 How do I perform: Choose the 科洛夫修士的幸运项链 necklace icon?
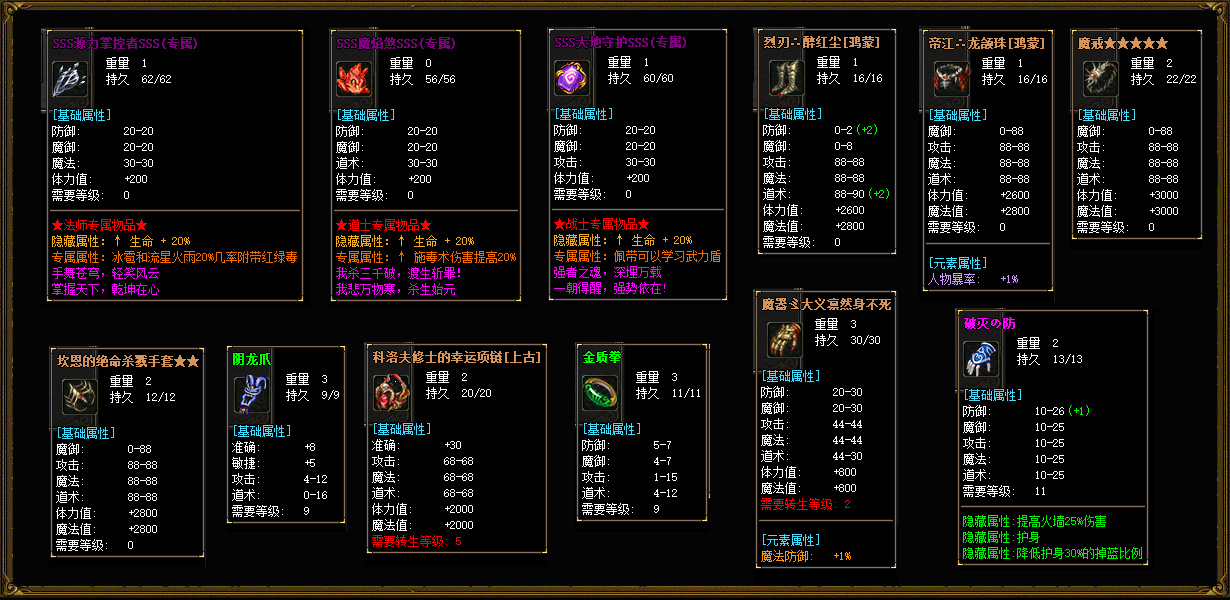click(390, 394)
